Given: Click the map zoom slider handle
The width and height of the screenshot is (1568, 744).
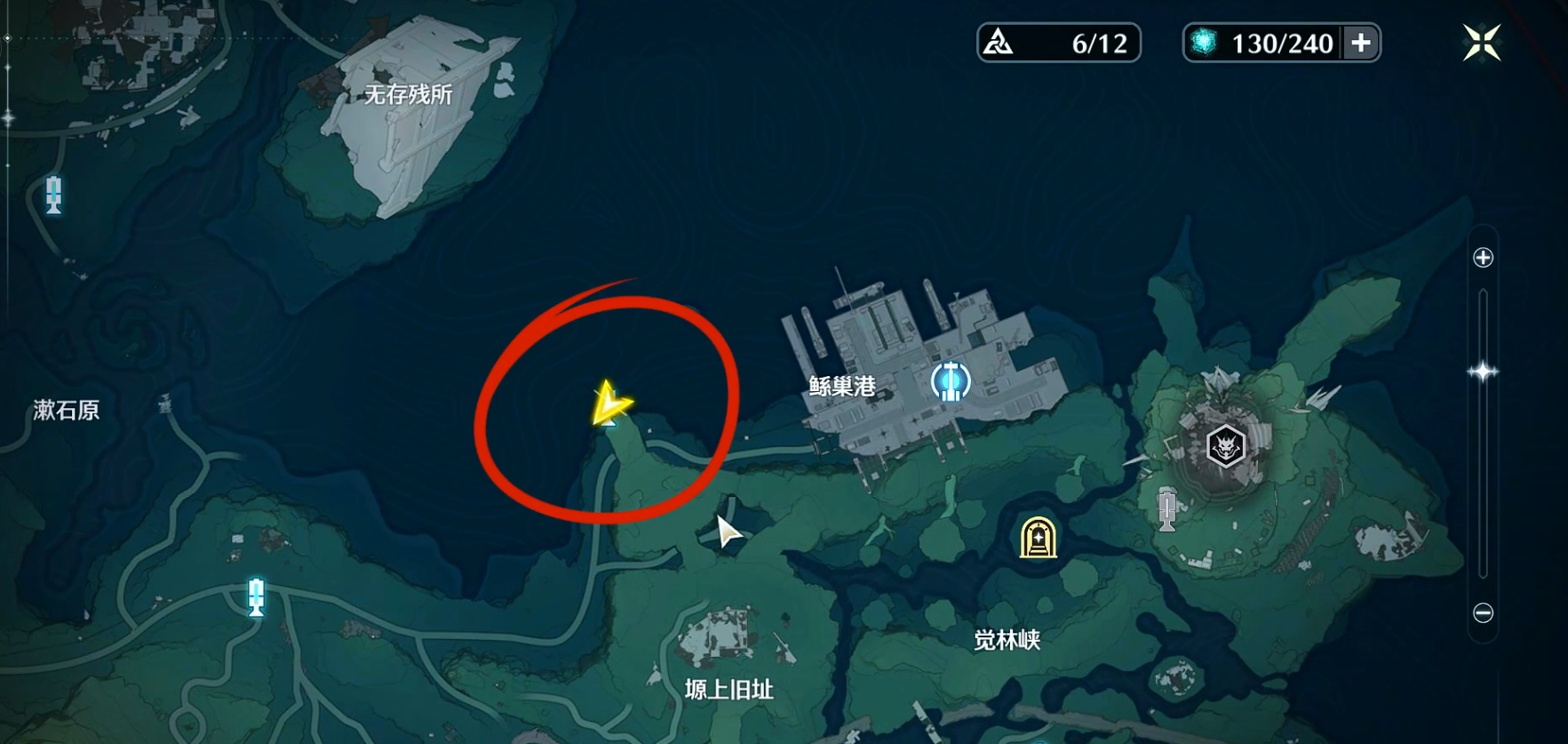Looking at the screenshot, I should click(x=1483, y=372).
